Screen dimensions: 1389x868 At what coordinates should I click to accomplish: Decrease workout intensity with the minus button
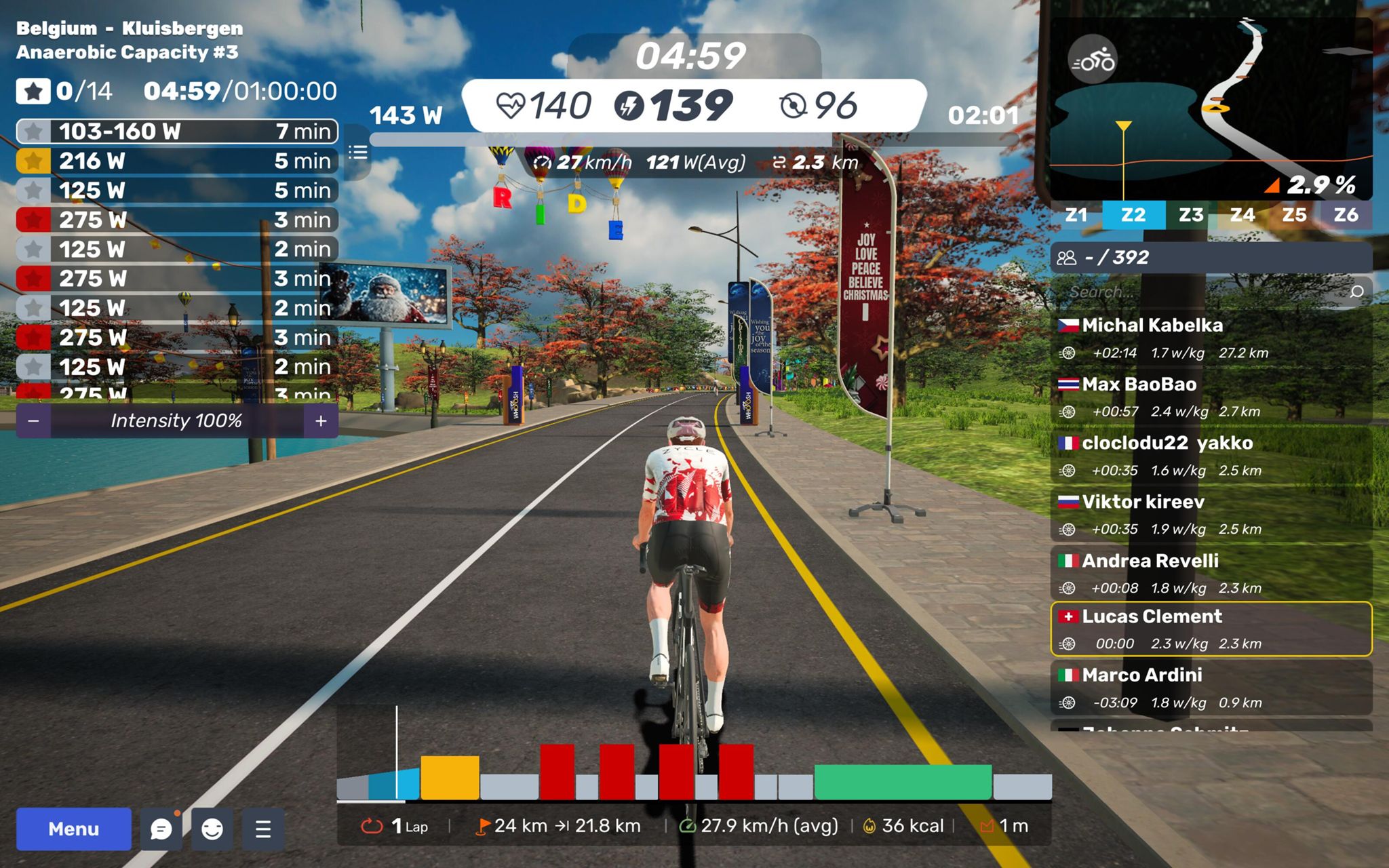click(33, 421)
